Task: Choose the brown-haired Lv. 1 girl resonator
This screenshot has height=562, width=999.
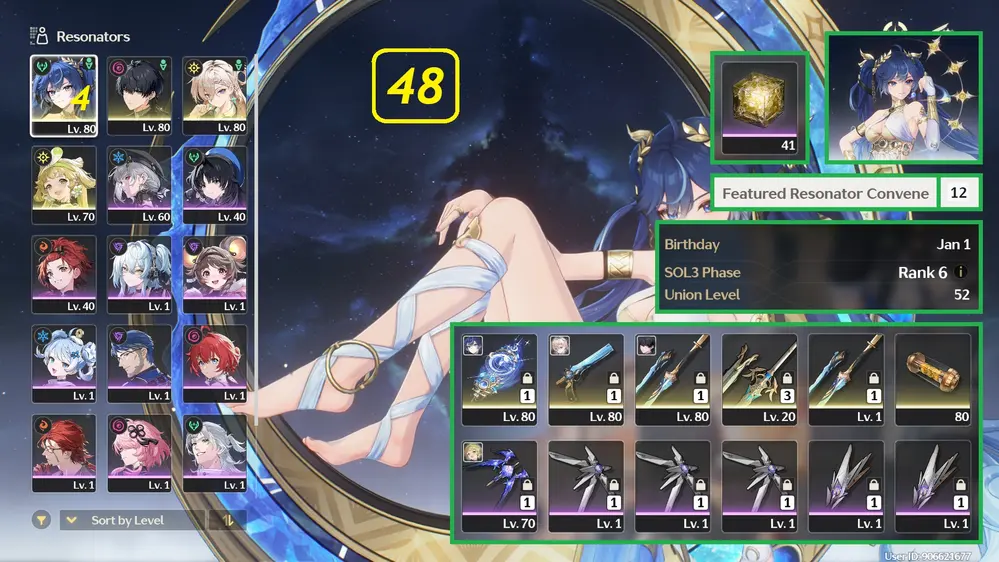Action: (x=214, y=273)
